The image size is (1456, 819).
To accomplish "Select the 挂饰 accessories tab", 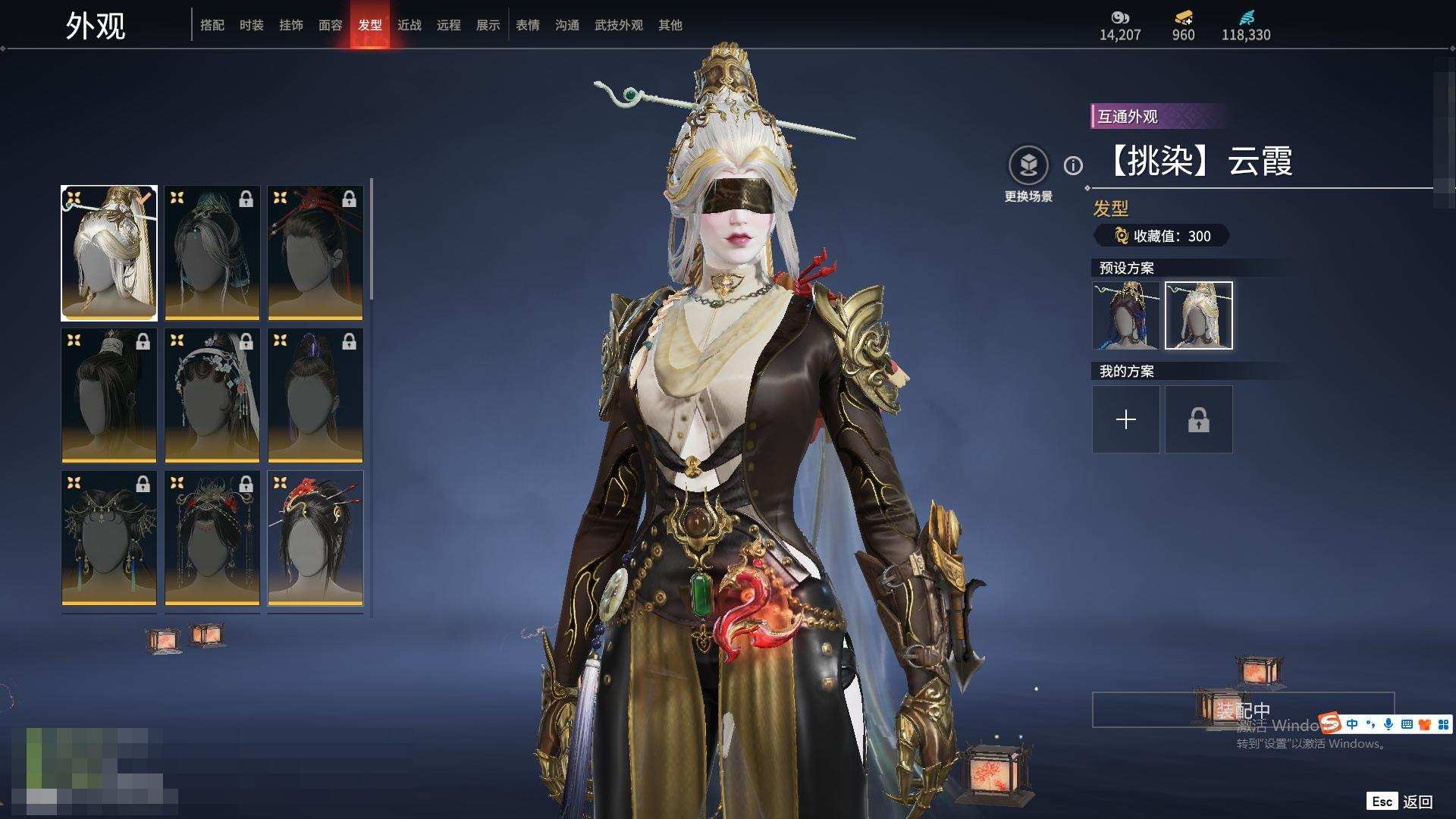I will (x=291, y=25).
